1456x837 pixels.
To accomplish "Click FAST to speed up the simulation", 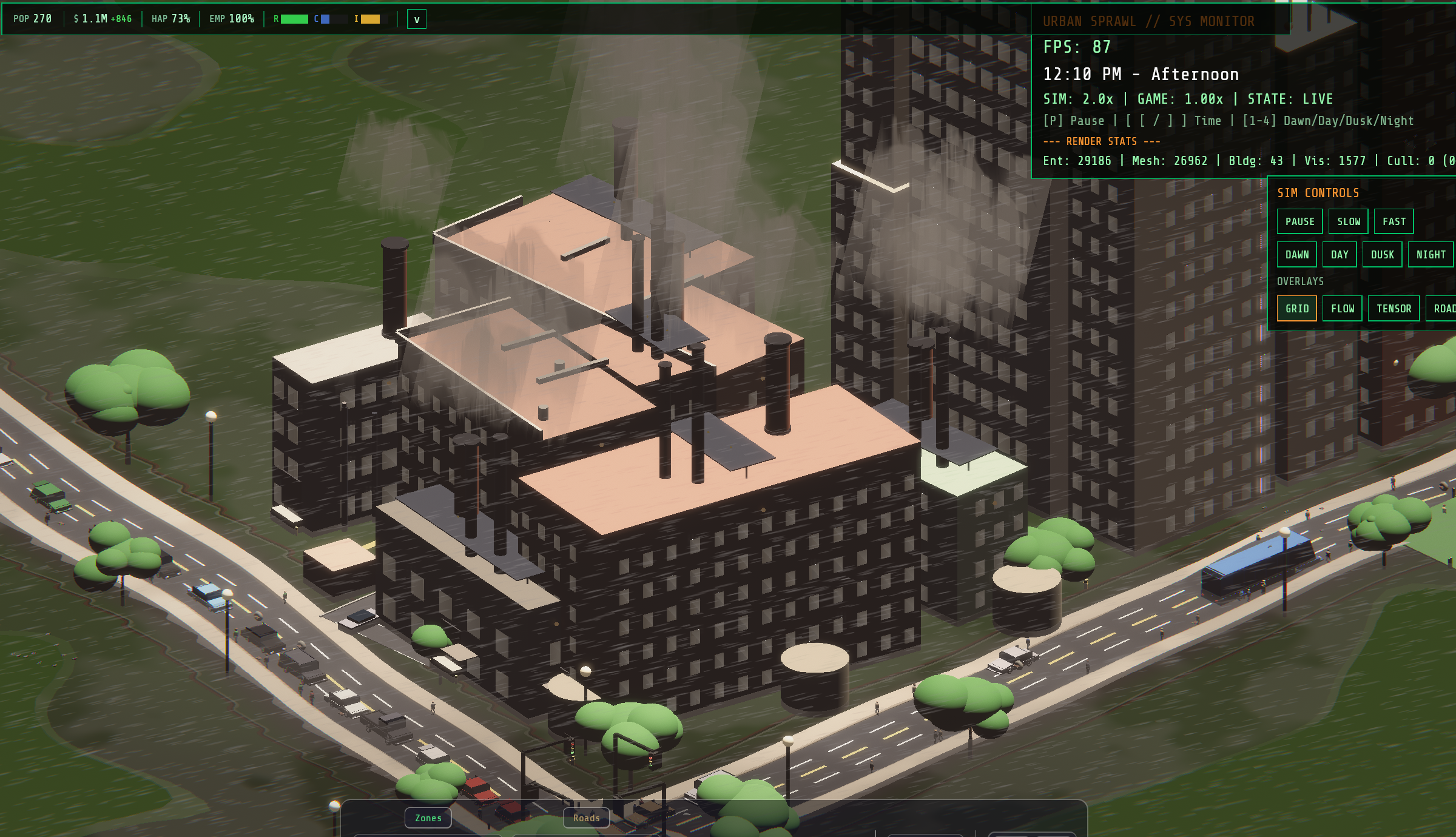I will (x=1394, y=221).
